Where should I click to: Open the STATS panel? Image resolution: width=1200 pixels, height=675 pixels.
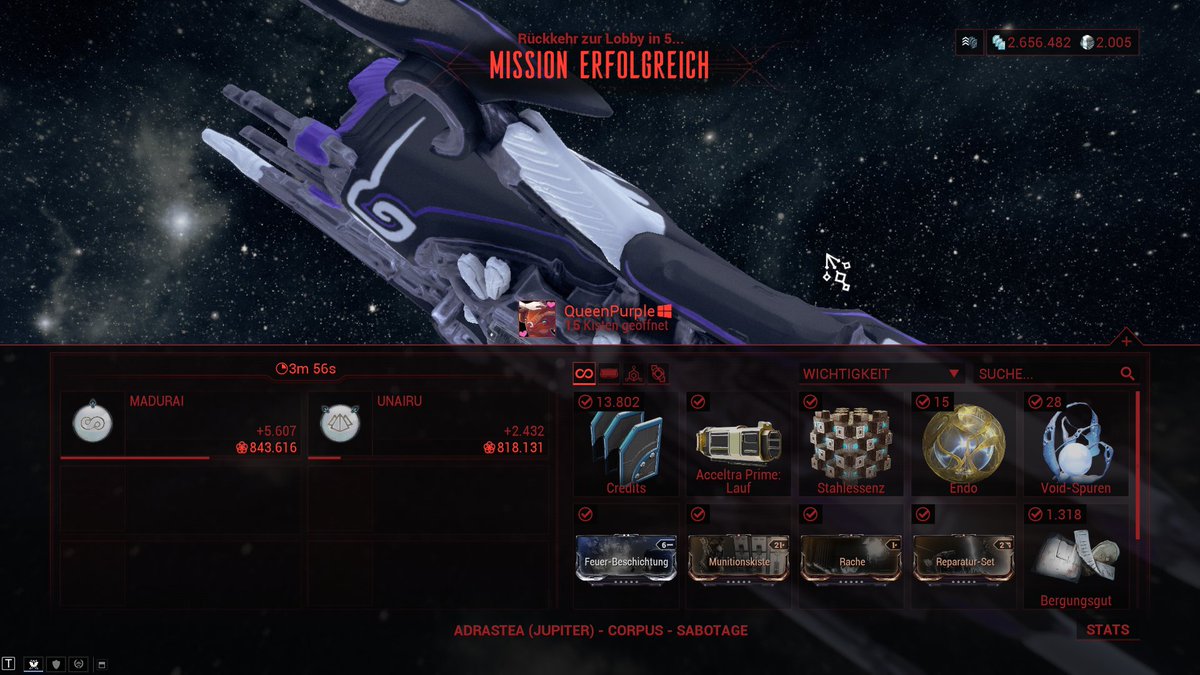click(x=1107, y=630)
